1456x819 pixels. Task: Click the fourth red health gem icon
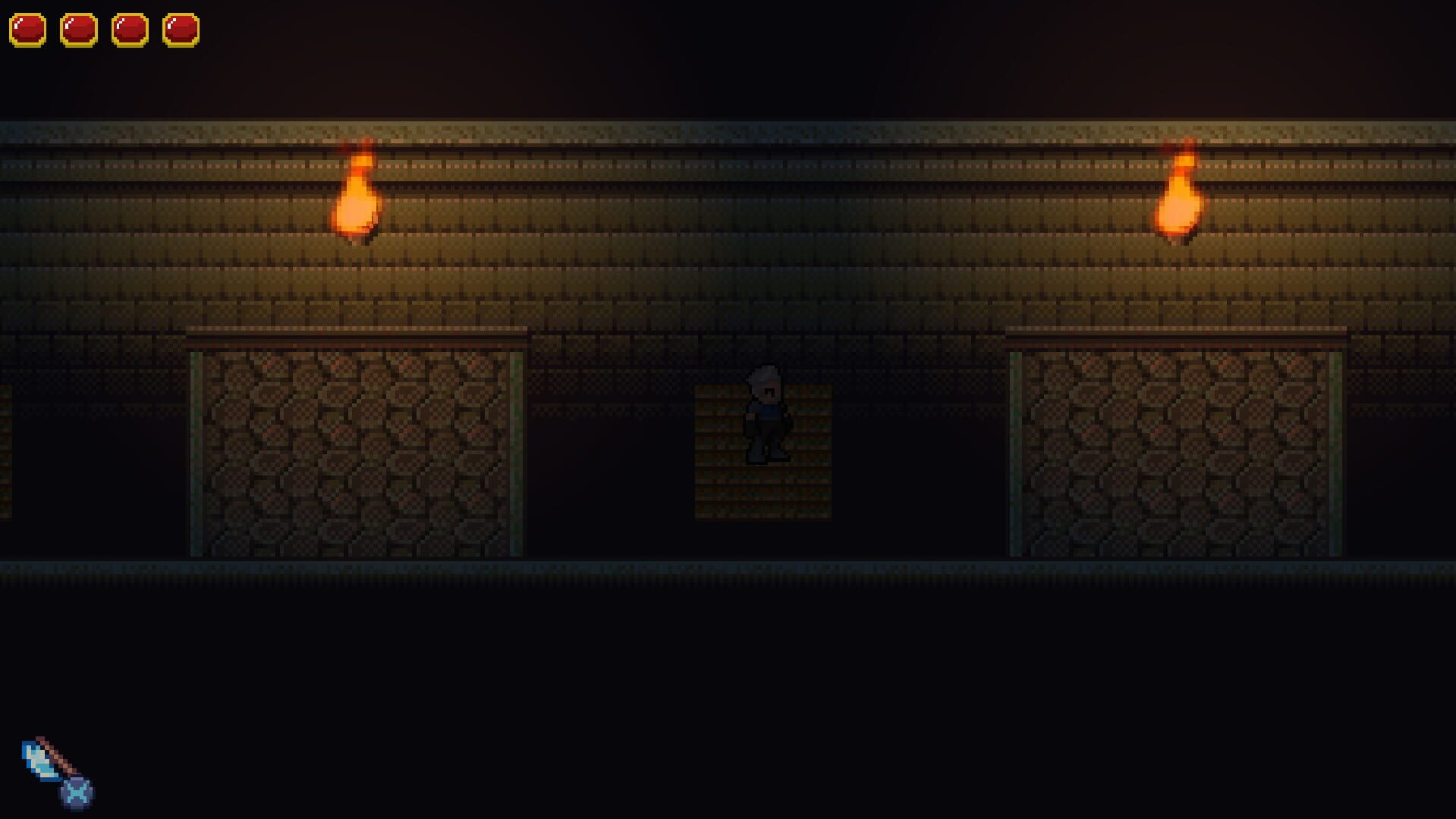pos(182,30)
